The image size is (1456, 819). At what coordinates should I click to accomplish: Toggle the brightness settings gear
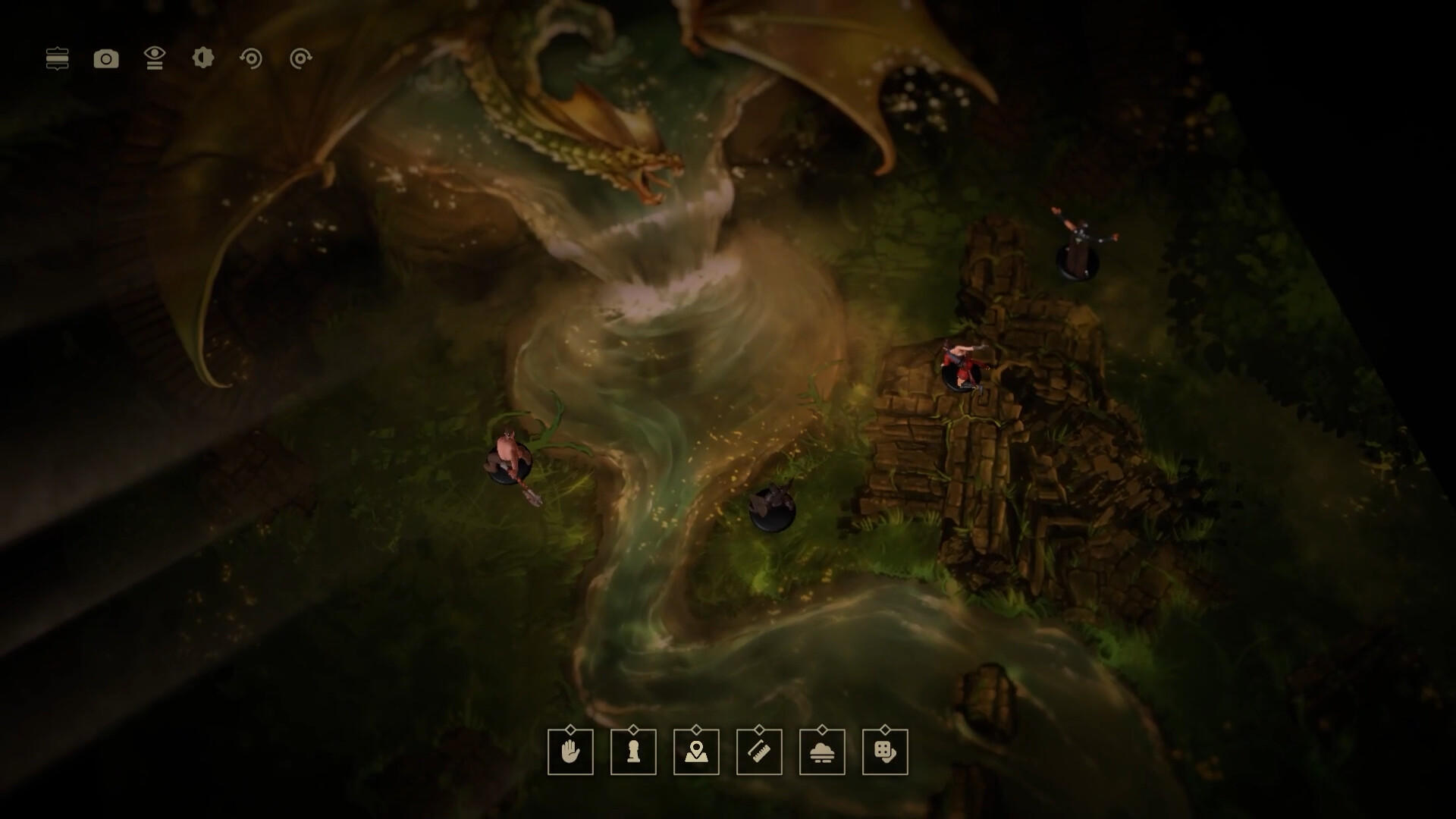203,58
